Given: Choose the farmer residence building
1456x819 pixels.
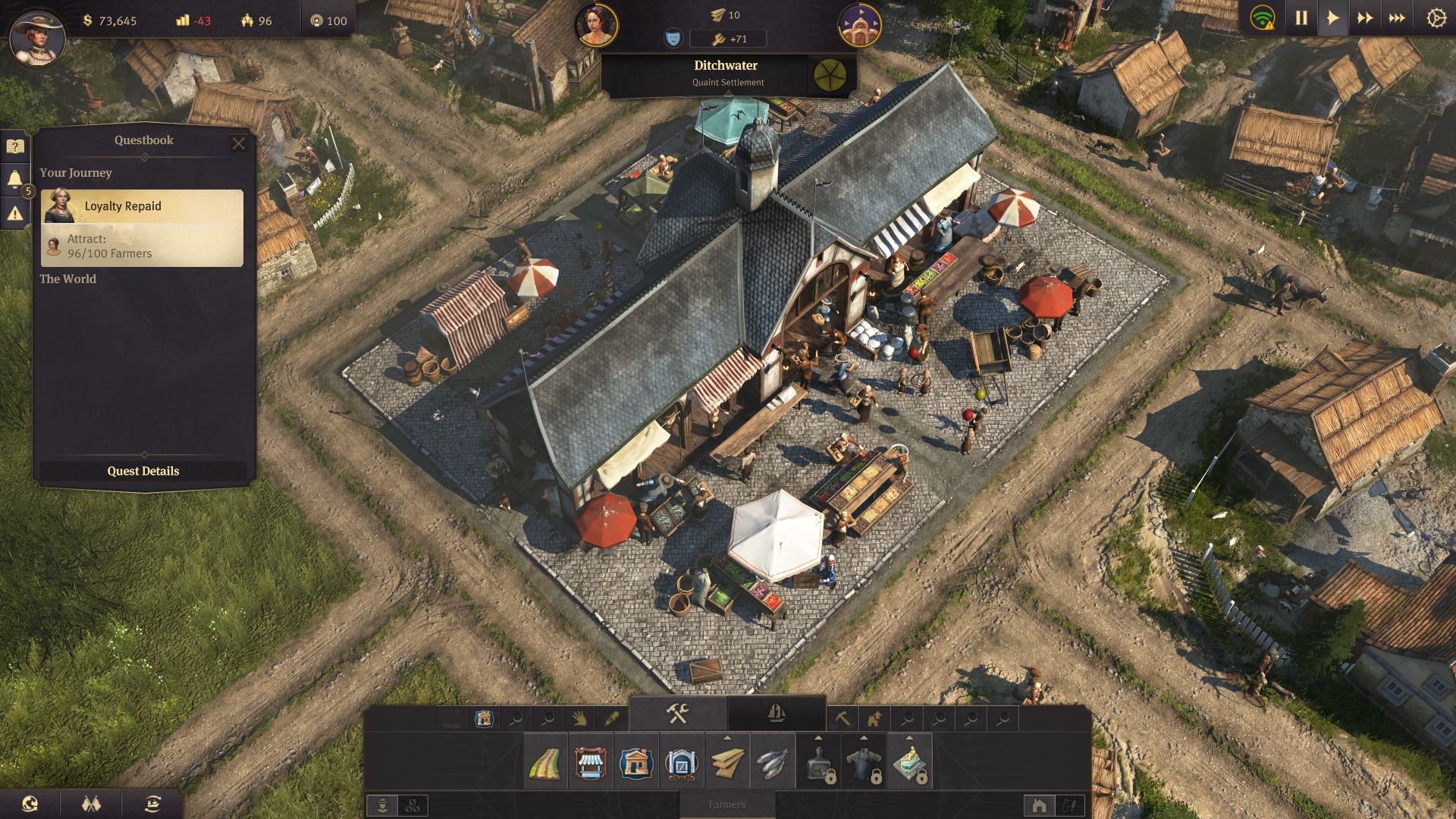Looking at the screenshot, I should [x=636, y=762].
